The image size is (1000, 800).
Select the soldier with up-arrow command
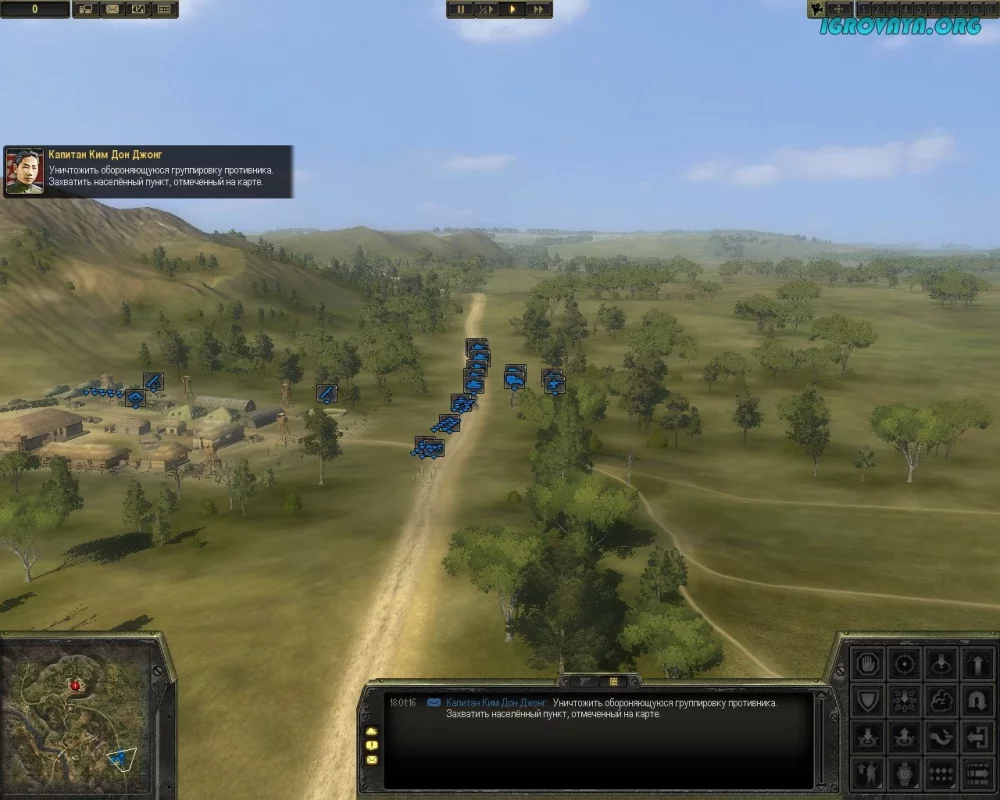coord(868,773)
